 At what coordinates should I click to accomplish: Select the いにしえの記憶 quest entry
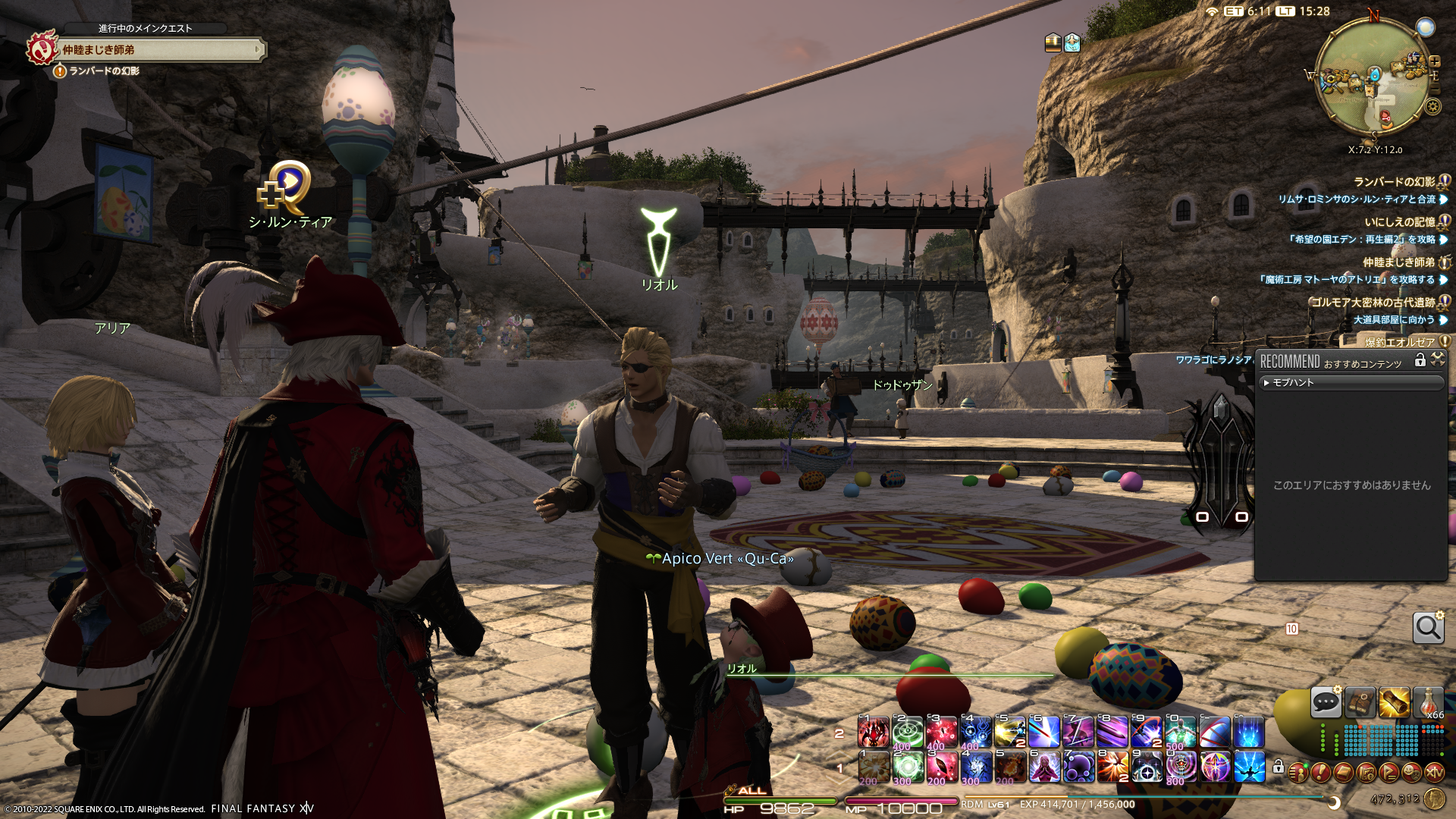(1399, 222)
